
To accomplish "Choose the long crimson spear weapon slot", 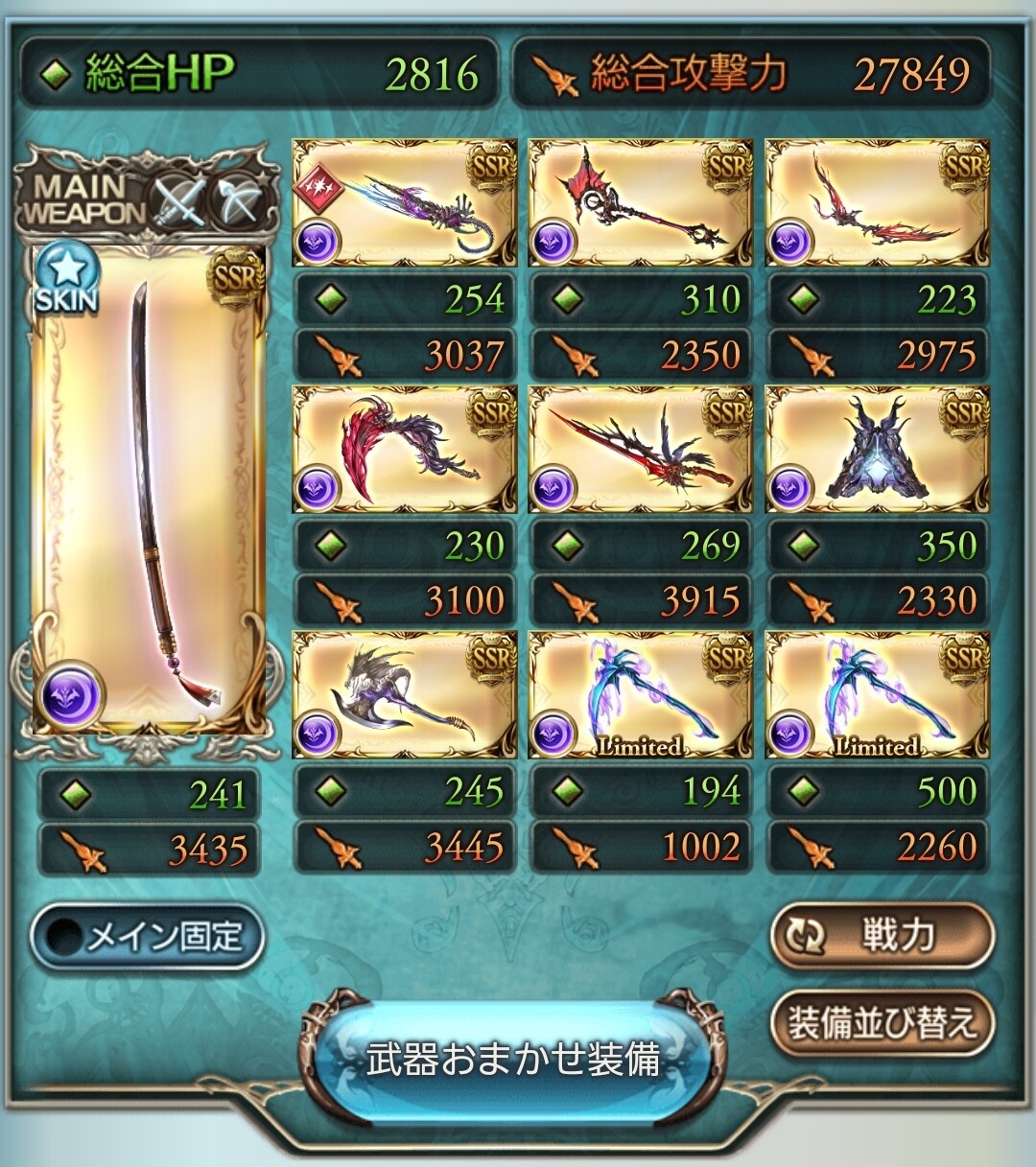I will click(x=640, y=450).
